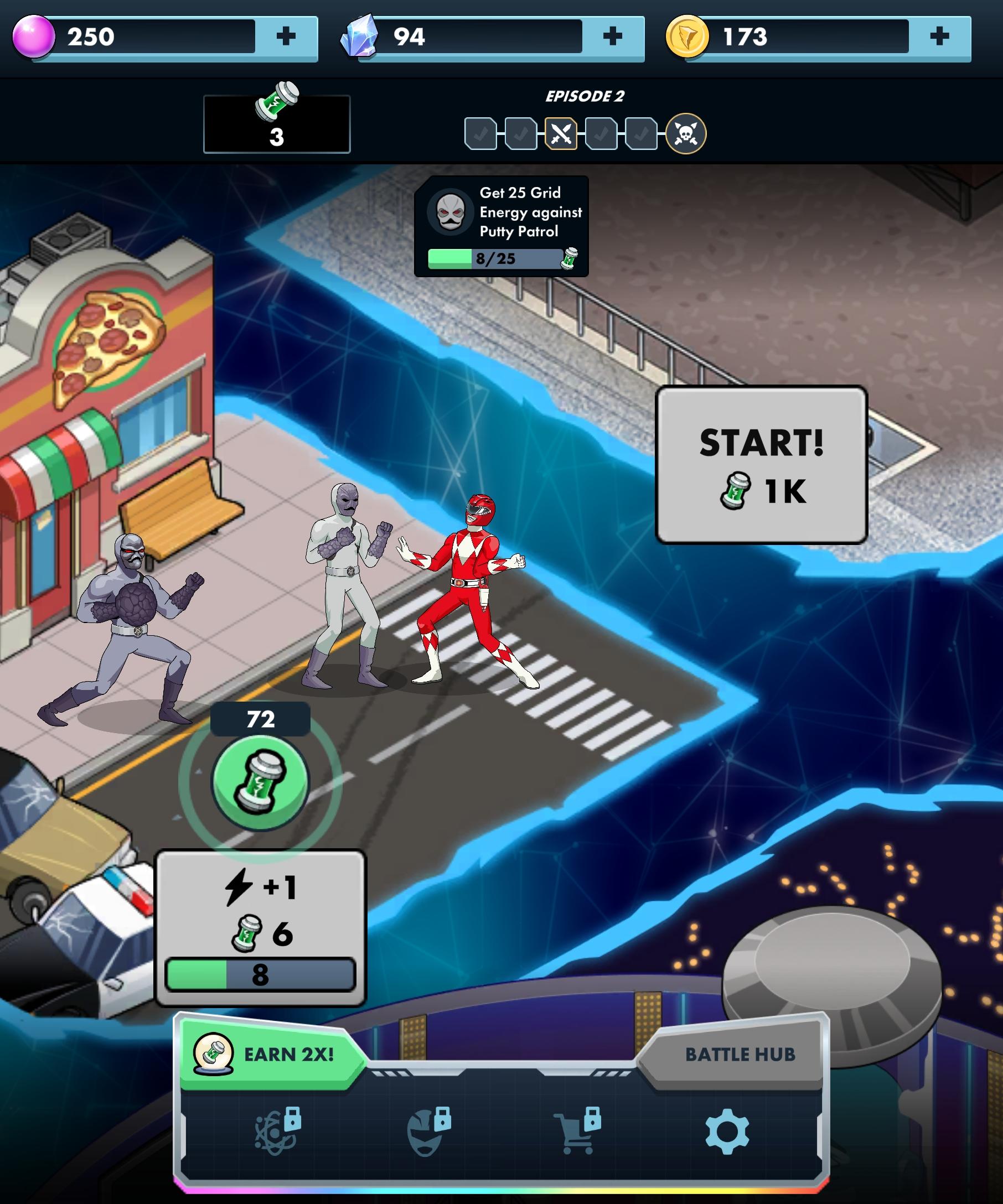The height and width of the screenshot is (1204, 1003).
Task: Collect grid energy from the green canister button
Action: (260, 783)
